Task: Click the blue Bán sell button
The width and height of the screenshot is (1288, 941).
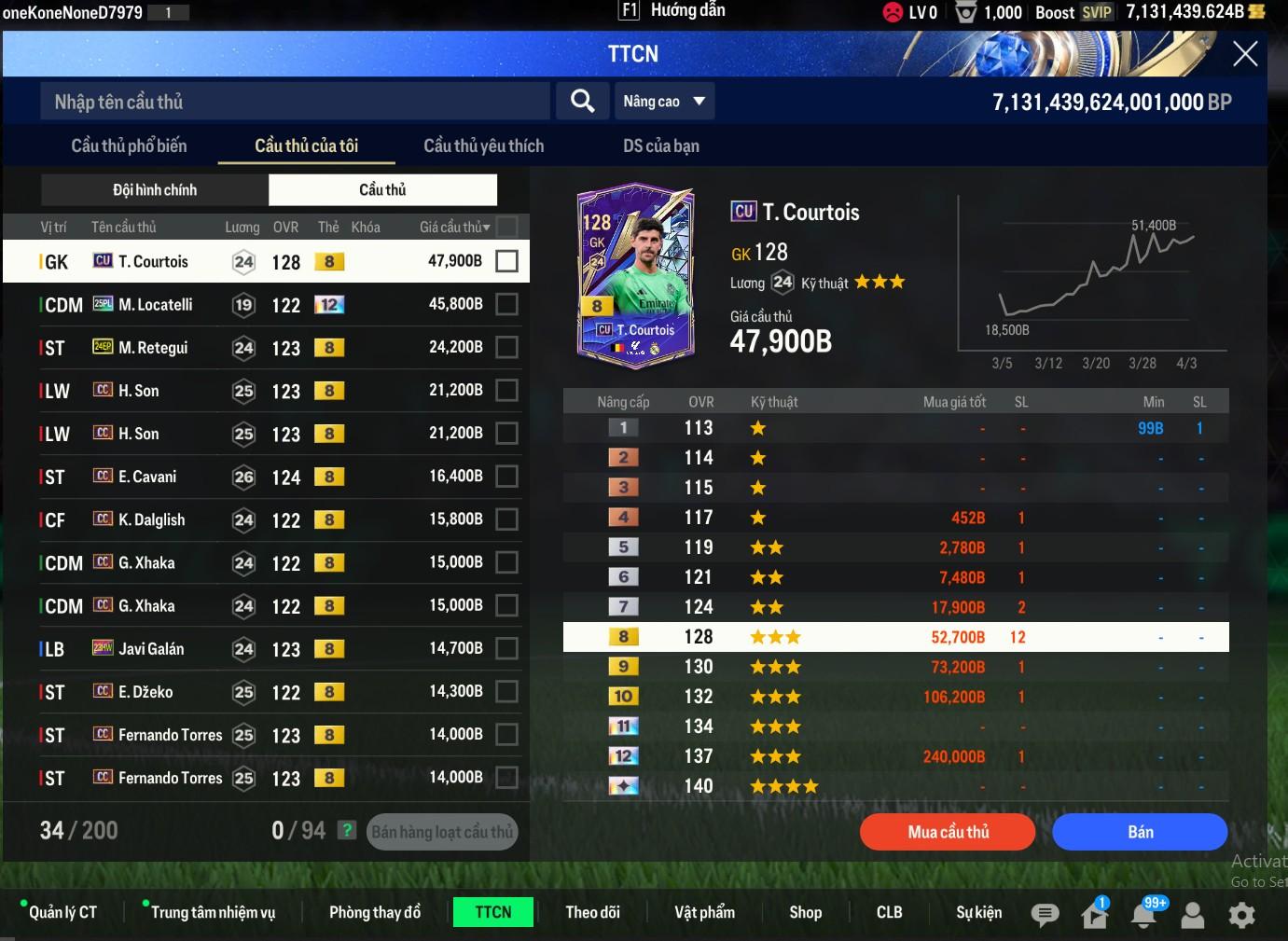Action: tap(1140, 832)
